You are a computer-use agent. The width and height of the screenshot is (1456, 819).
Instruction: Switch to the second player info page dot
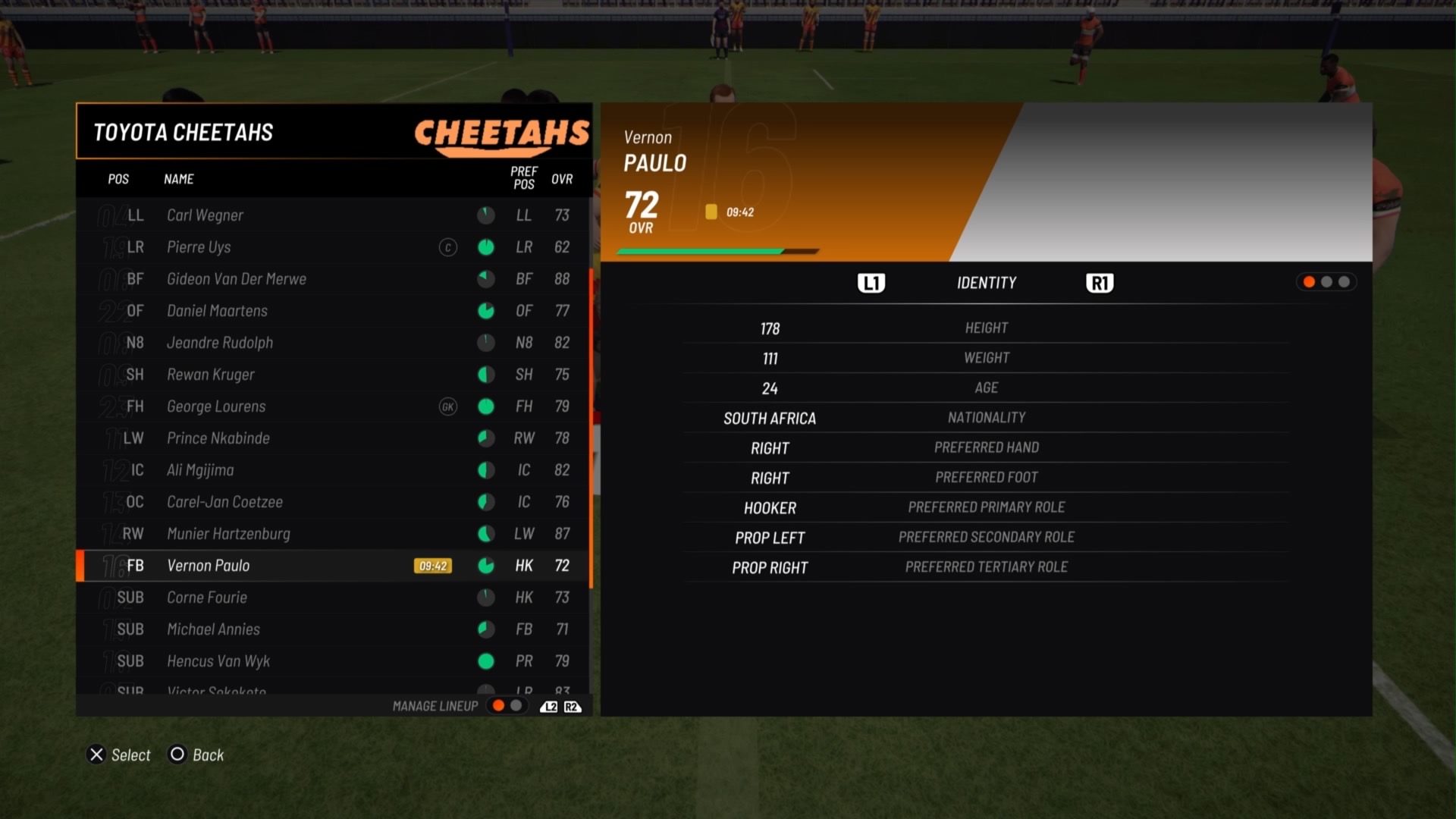coord(1326,282)
